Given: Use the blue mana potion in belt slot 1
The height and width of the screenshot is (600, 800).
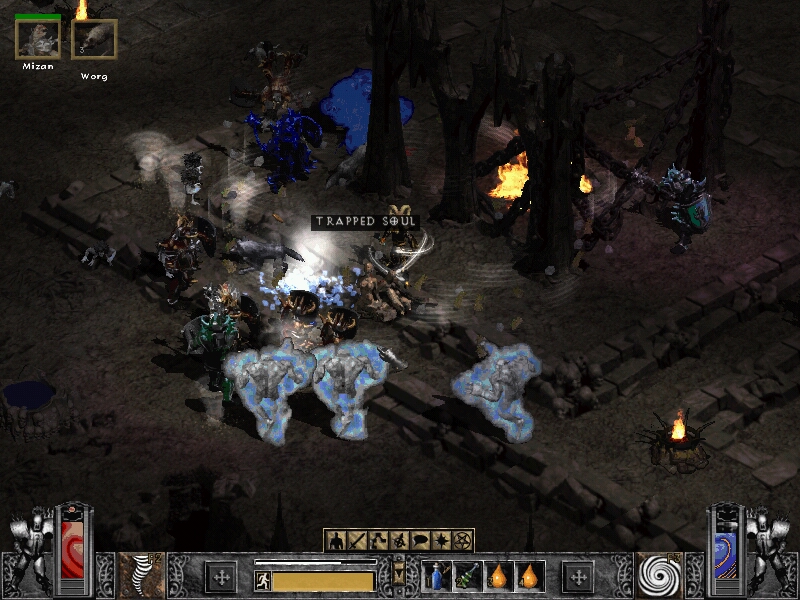Looking at the screenshot, I should (437, 576).
